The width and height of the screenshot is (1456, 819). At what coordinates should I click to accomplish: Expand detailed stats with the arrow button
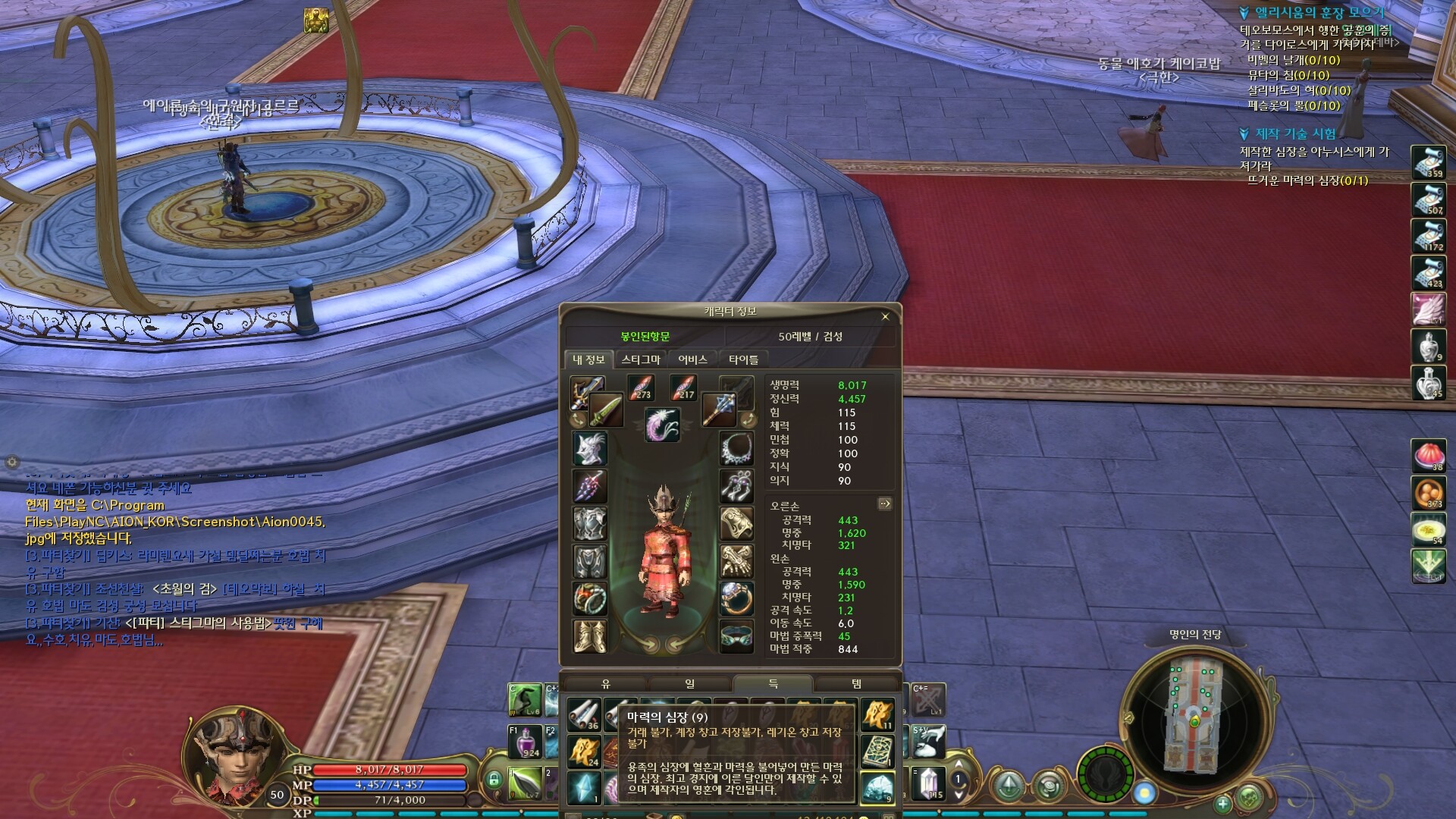pyautogui.click(x=884, y=504)
